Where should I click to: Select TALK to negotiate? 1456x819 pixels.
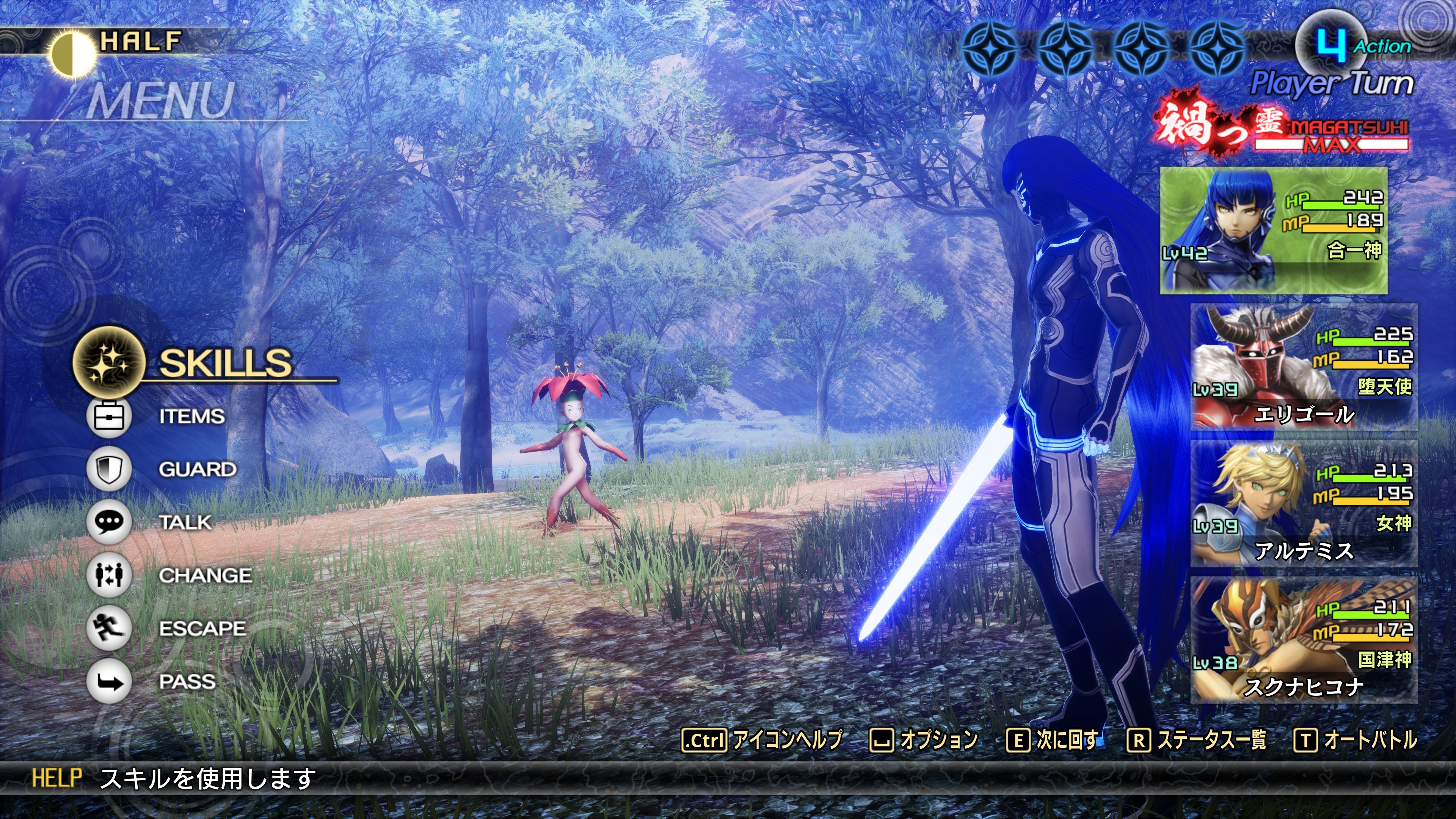185,522
